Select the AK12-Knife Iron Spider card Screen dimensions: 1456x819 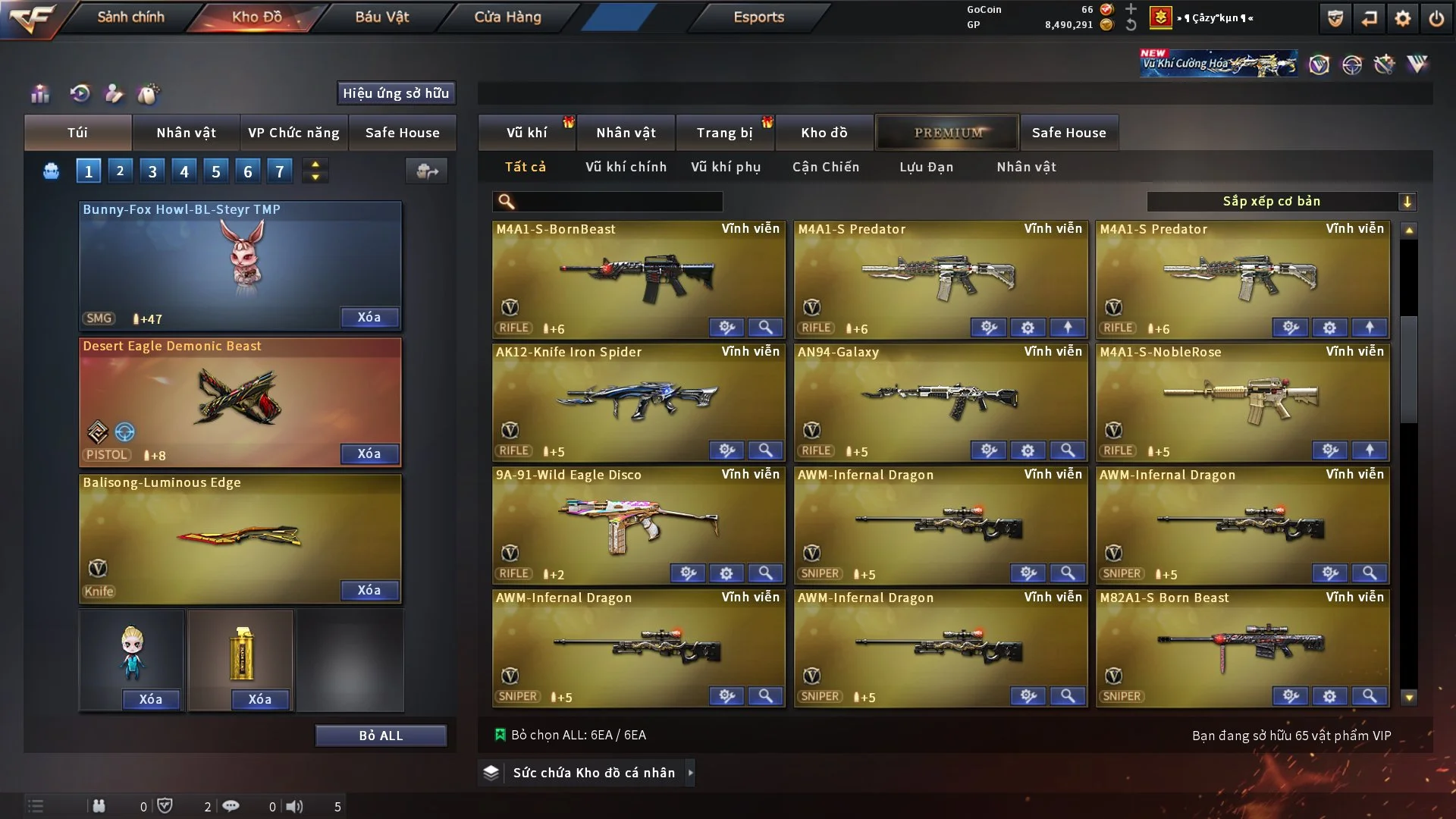(639, 398)
